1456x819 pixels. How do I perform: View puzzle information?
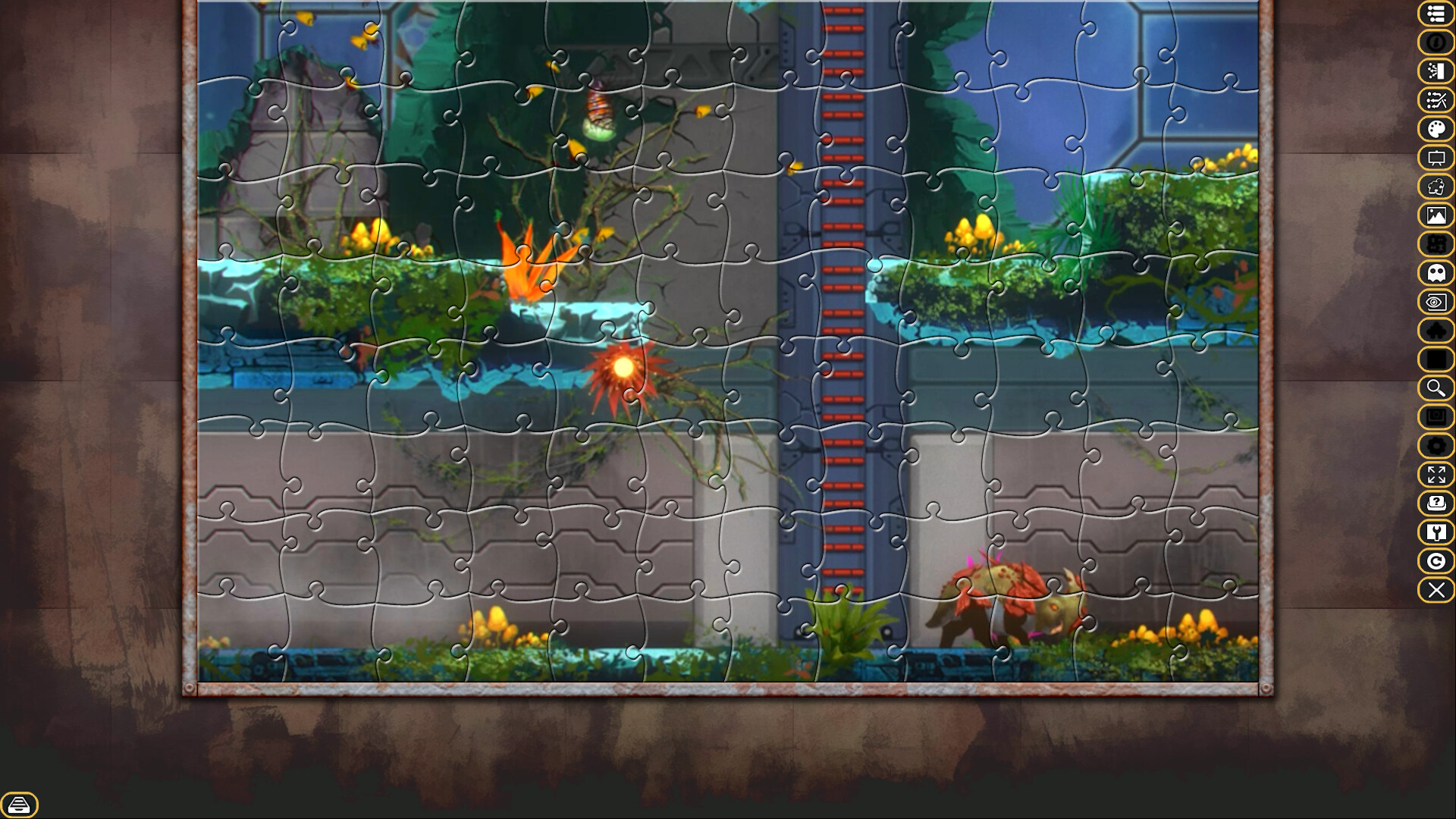click(x=1436, y=43)
